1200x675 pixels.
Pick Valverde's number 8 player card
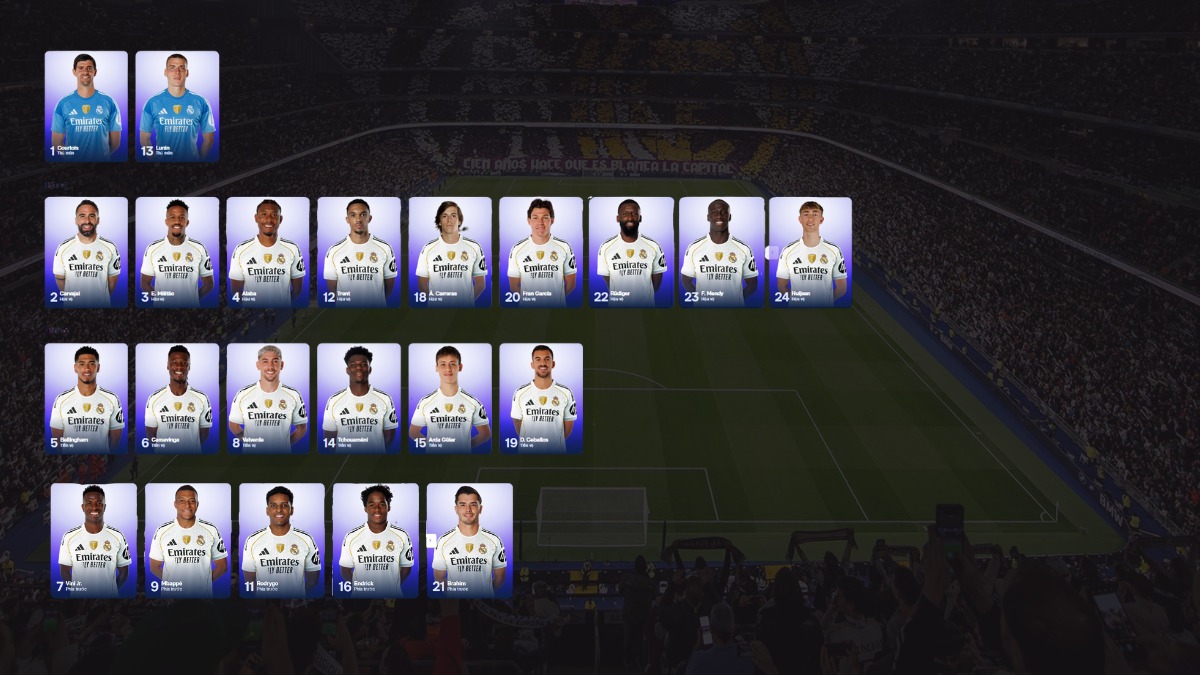[268, 398]
